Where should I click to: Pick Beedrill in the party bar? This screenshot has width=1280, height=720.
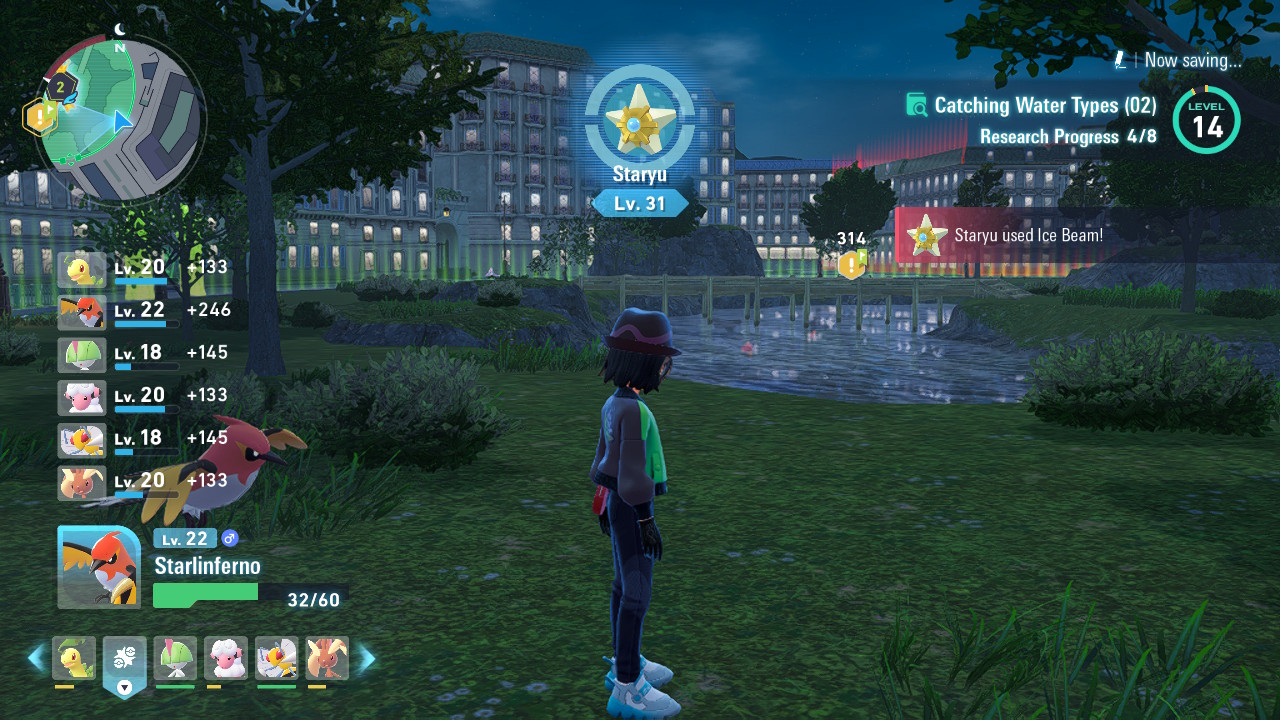276,658
